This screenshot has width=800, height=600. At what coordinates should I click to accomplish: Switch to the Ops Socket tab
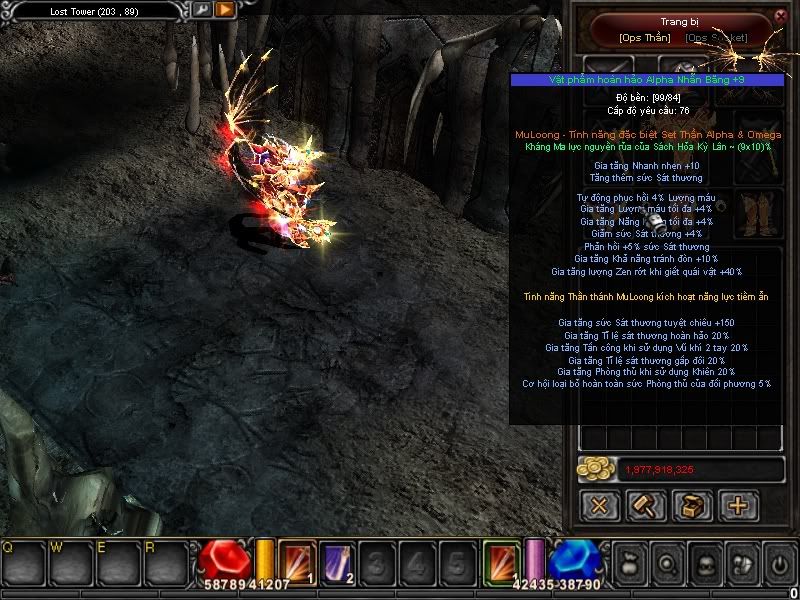tap(716, 38)
